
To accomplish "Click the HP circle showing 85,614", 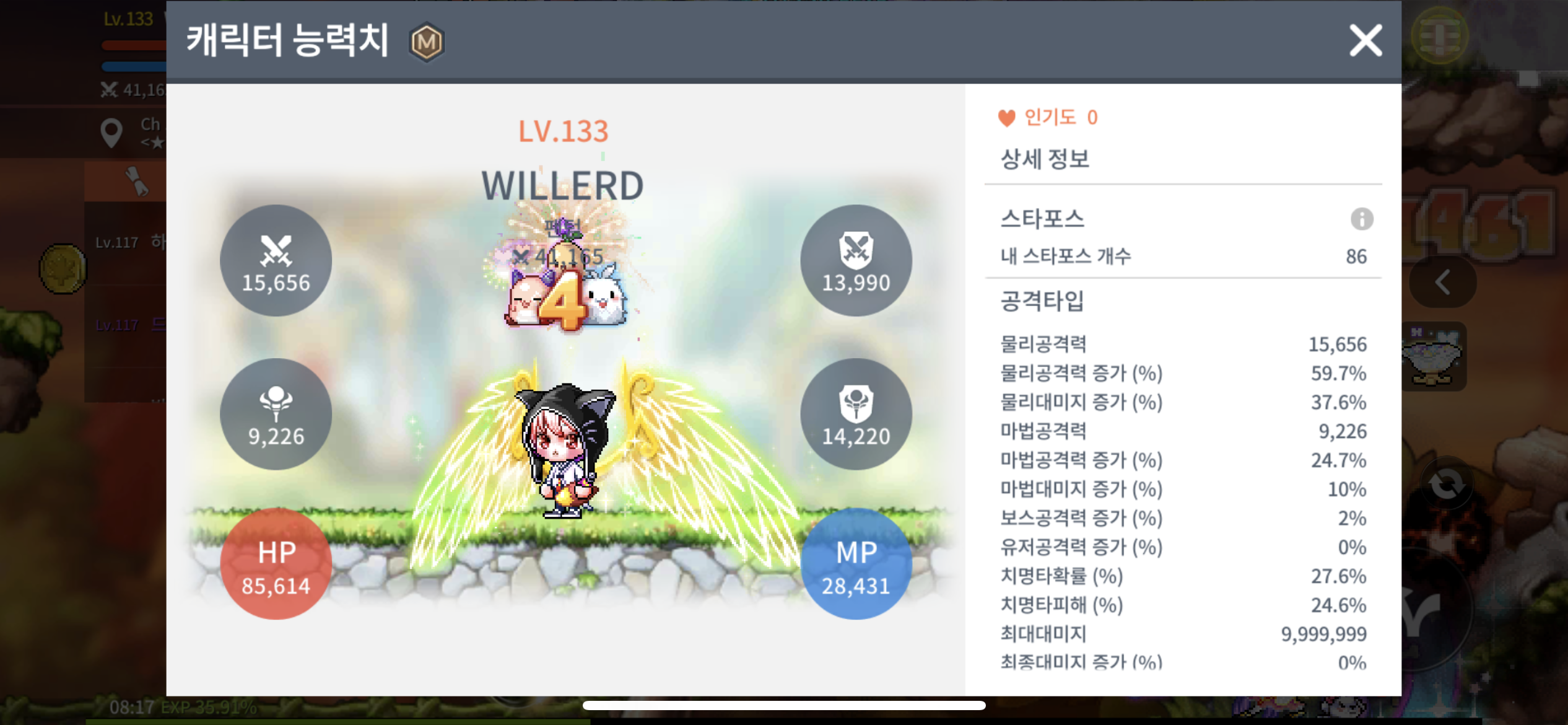I will click(x=276, y=564).
